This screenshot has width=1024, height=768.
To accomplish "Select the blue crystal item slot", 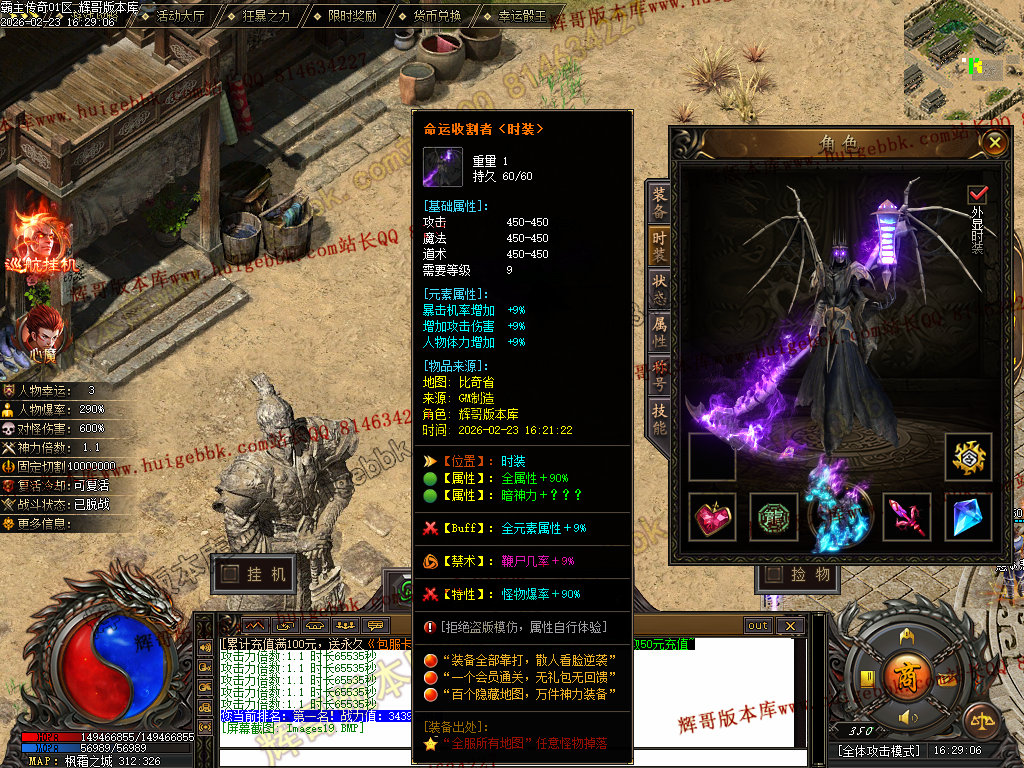I will tap(968, 517).
